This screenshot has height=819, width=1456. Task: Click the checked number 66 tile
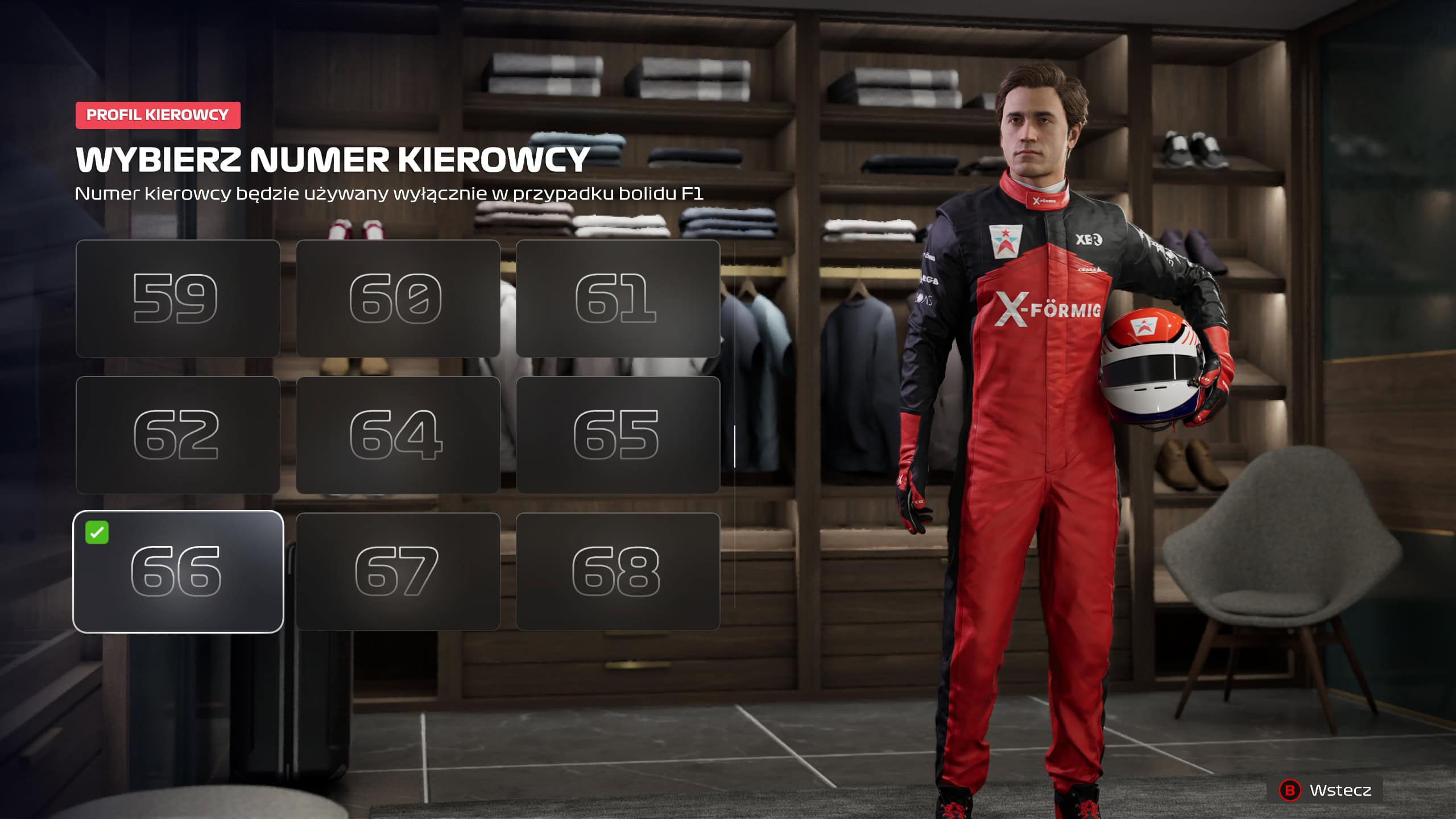pos(177,572)
